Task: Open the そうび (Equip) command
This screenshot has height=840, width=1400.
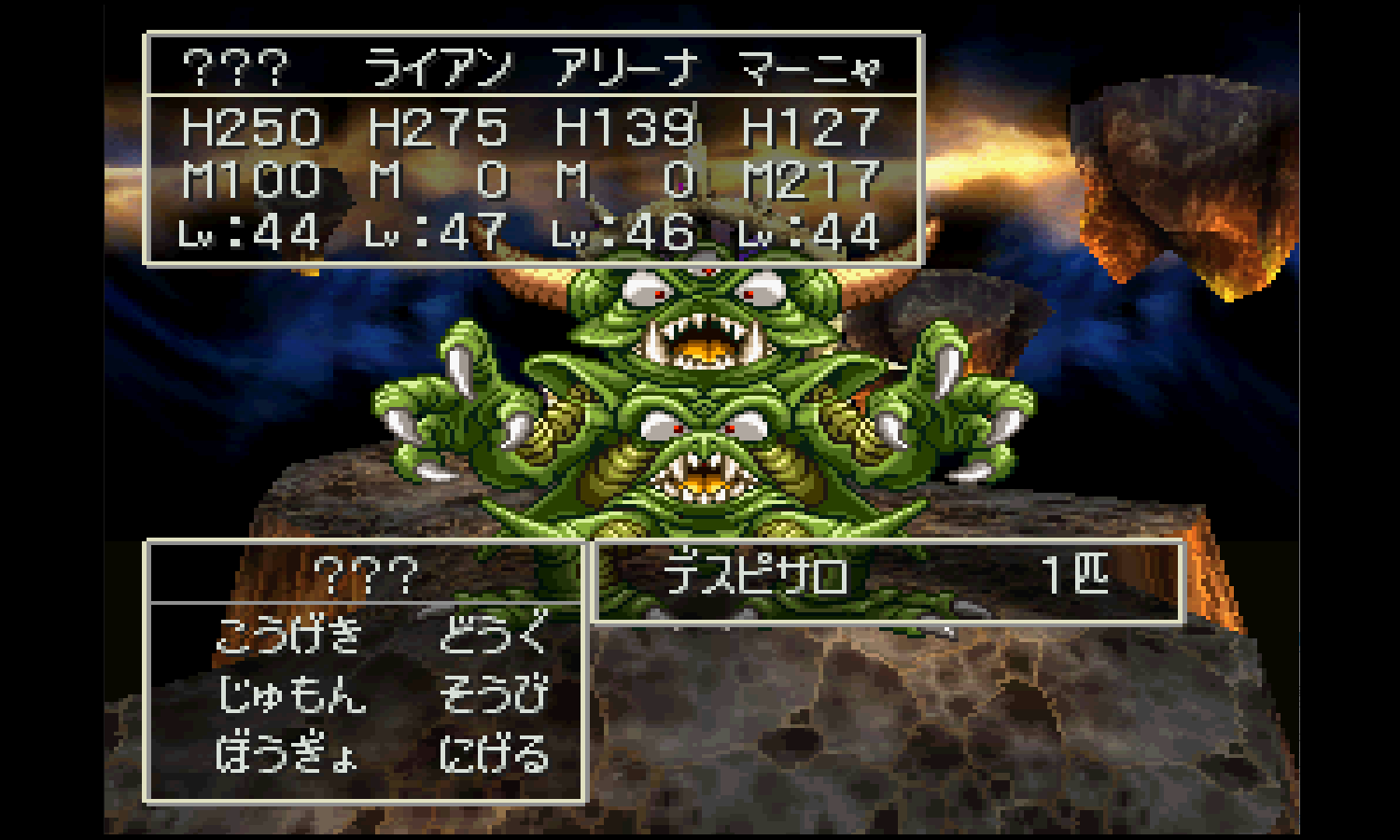Action: click(x=494, y=695)
